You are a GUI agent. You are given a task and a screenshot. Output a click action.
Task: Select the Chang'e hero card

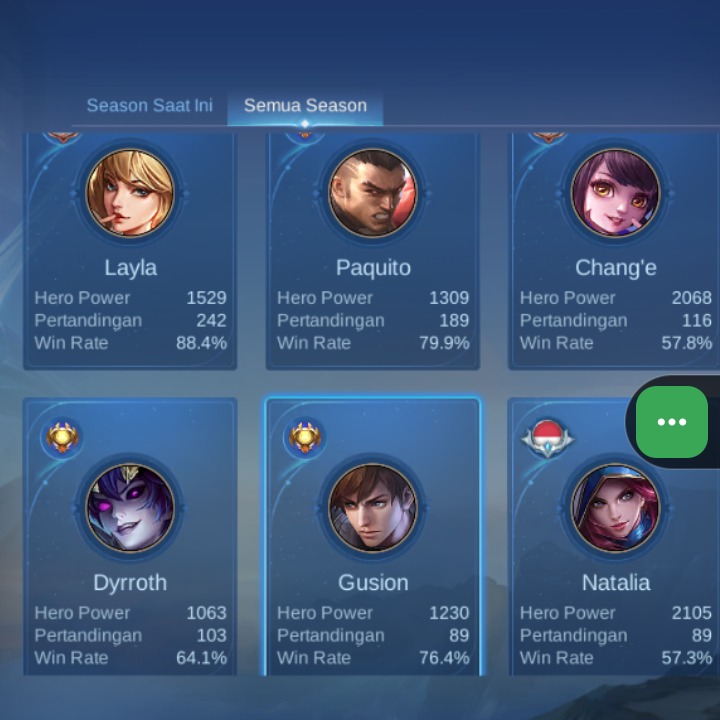coord(615,250)
